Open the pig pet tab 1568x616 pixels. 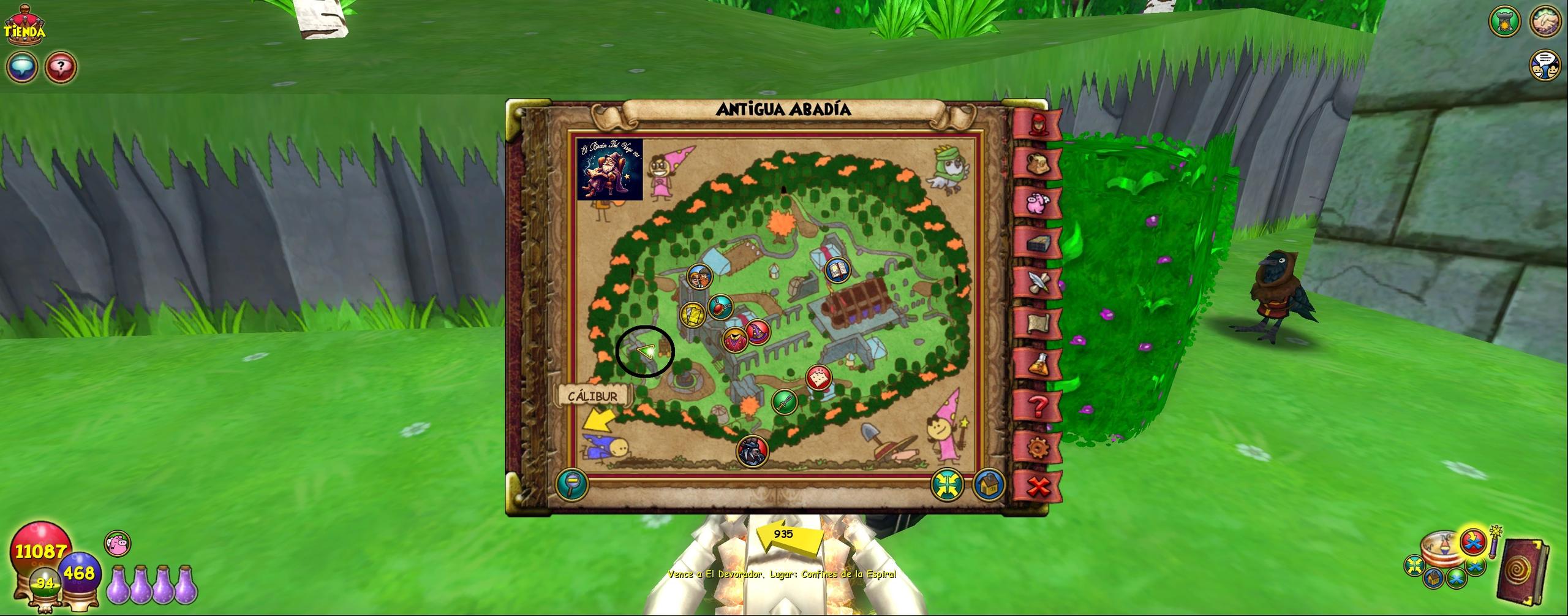point(1038,203)
